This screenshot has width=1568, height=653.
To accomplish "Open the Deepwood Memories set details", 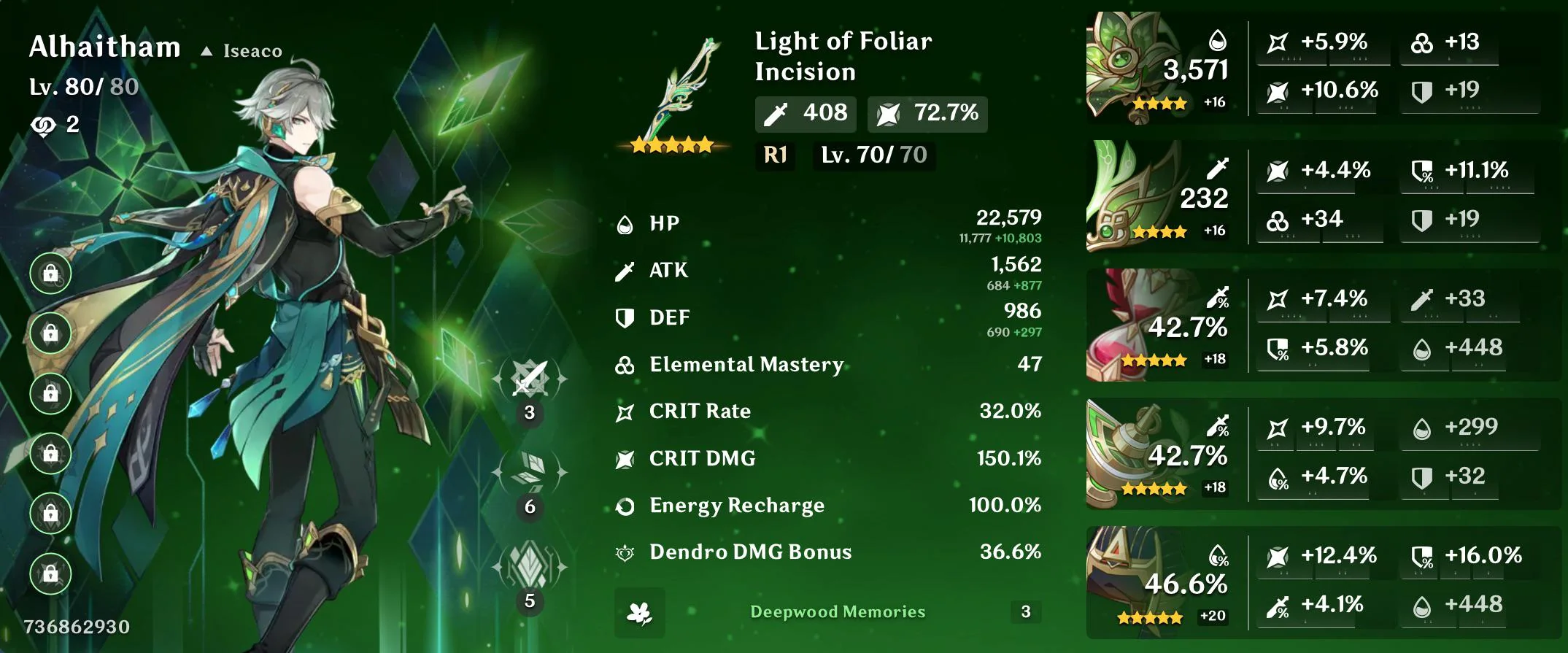I will pos(838,613).
